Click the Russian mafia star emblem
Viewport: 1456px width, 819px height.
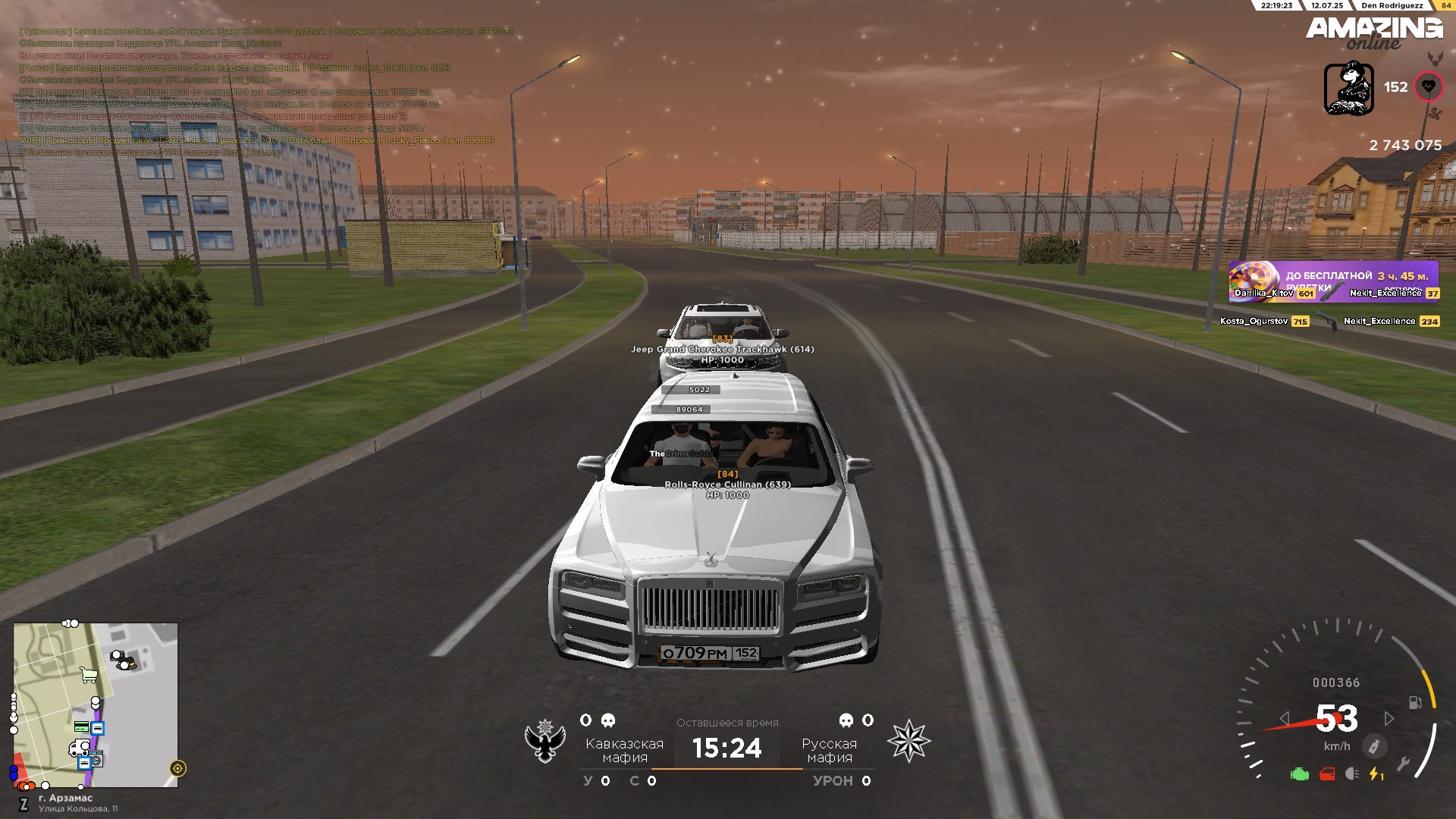pyautogui.click(x=908, y=741)
